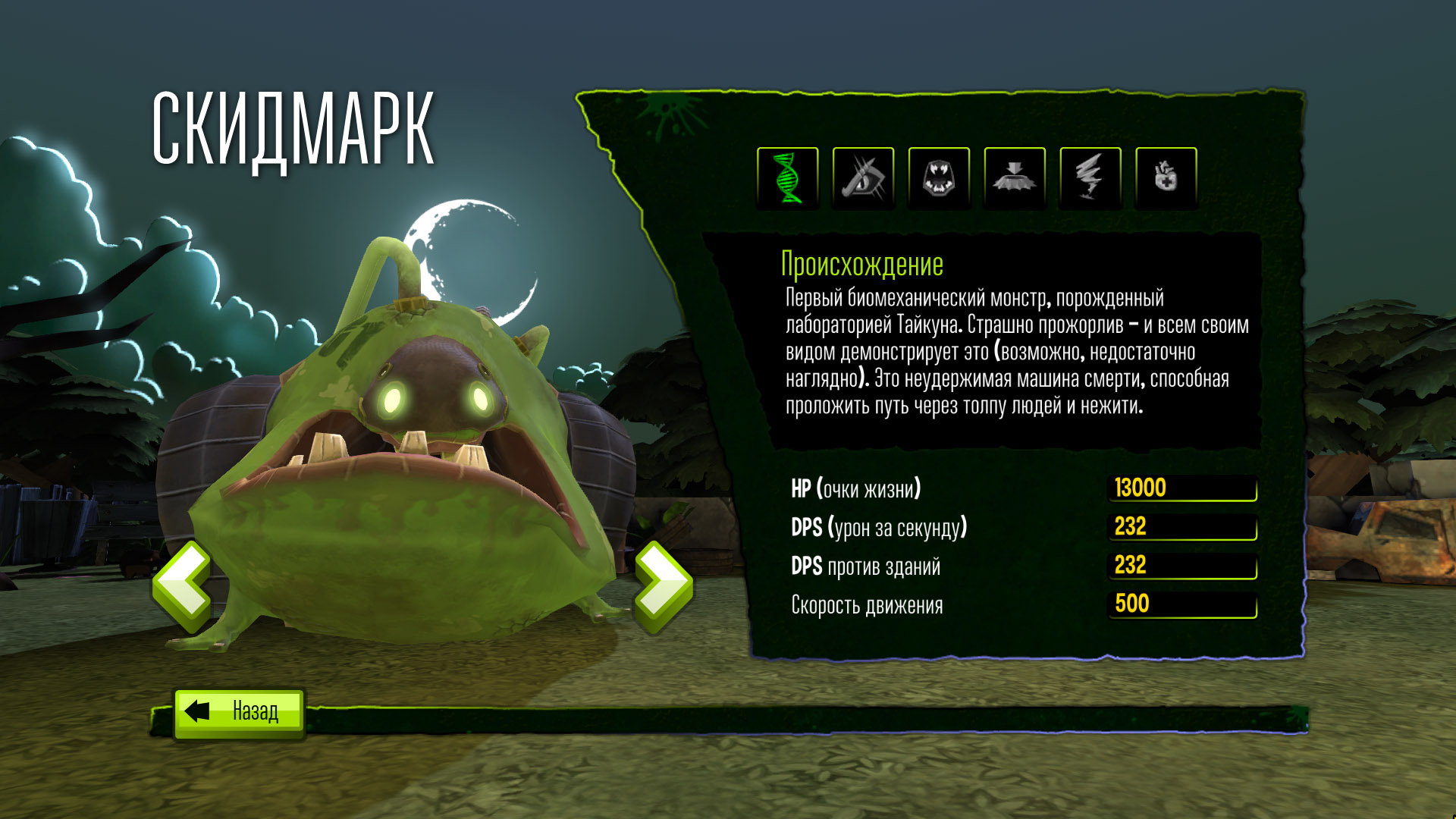Viewport: 1456px width, 819px height.
Task: Show the next monster with right arrow
Action: tap(663, 586)
